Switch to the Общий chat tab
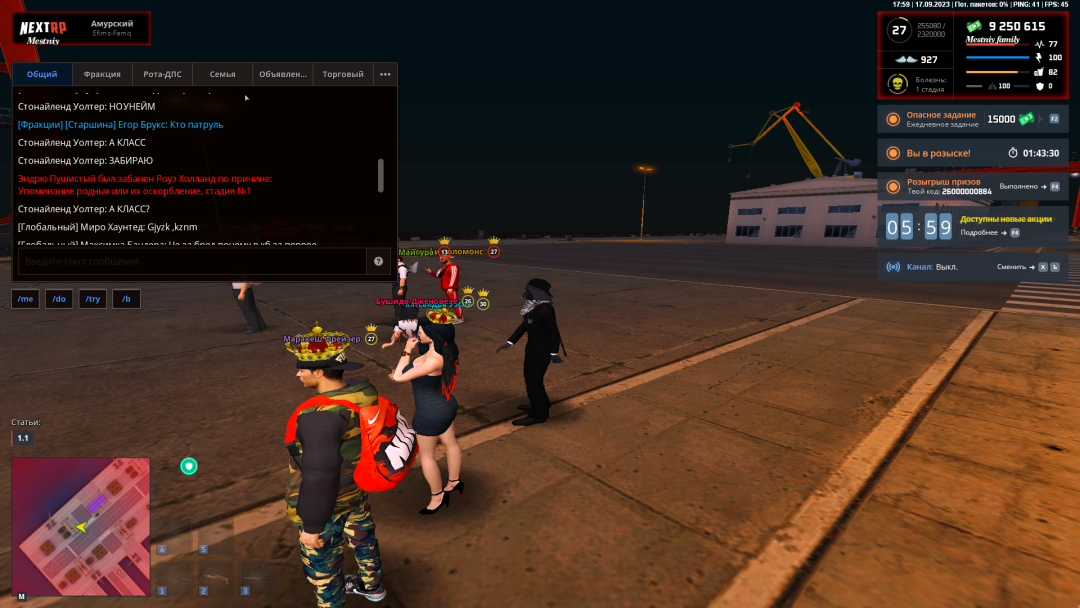Screen dimensions: 1080x608 [42, 74]
